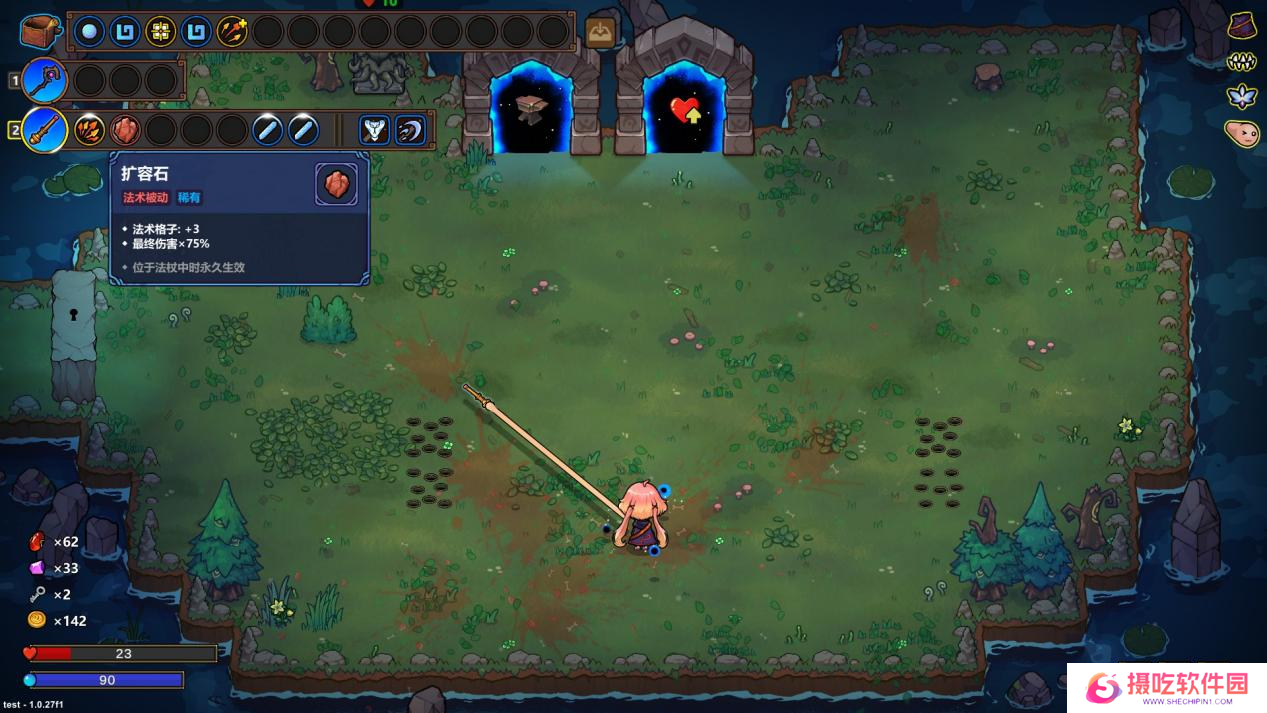Inspect the blue lotus flower relic
The width and height of the screenshot is (1267, 713).
[x=1242, y=97]
